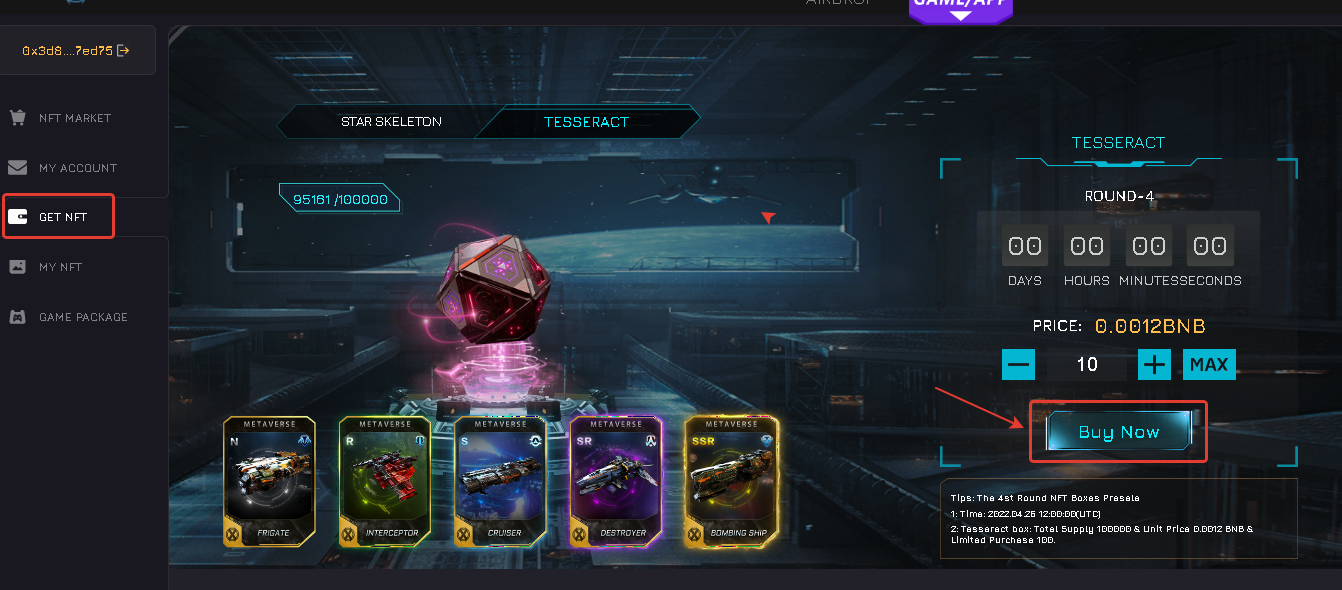Viewport: 1342px width, 590px height.
Task: Decrease quantity with the minus button
Action: pyautogui.click(x=1019, y=364)
